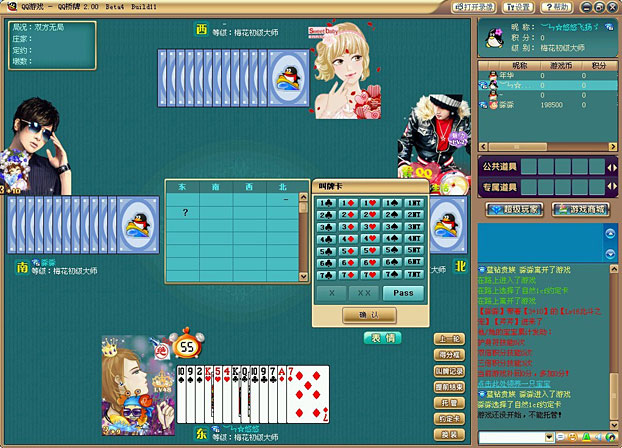The height and width of the screenshot is (448, 622).
Task: Open the 表情 emote button
Action: (381, 338)
